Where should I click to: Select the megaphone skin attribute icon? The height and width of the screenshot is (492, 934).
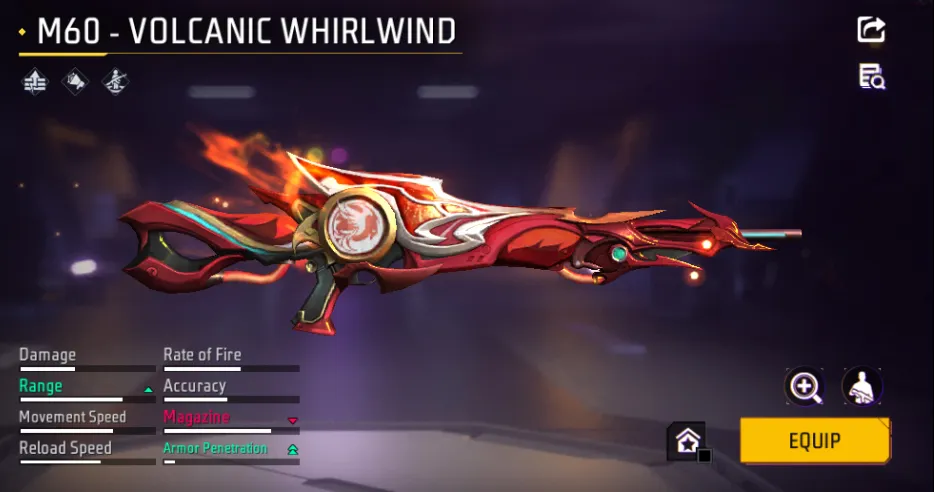coord(75,82)
